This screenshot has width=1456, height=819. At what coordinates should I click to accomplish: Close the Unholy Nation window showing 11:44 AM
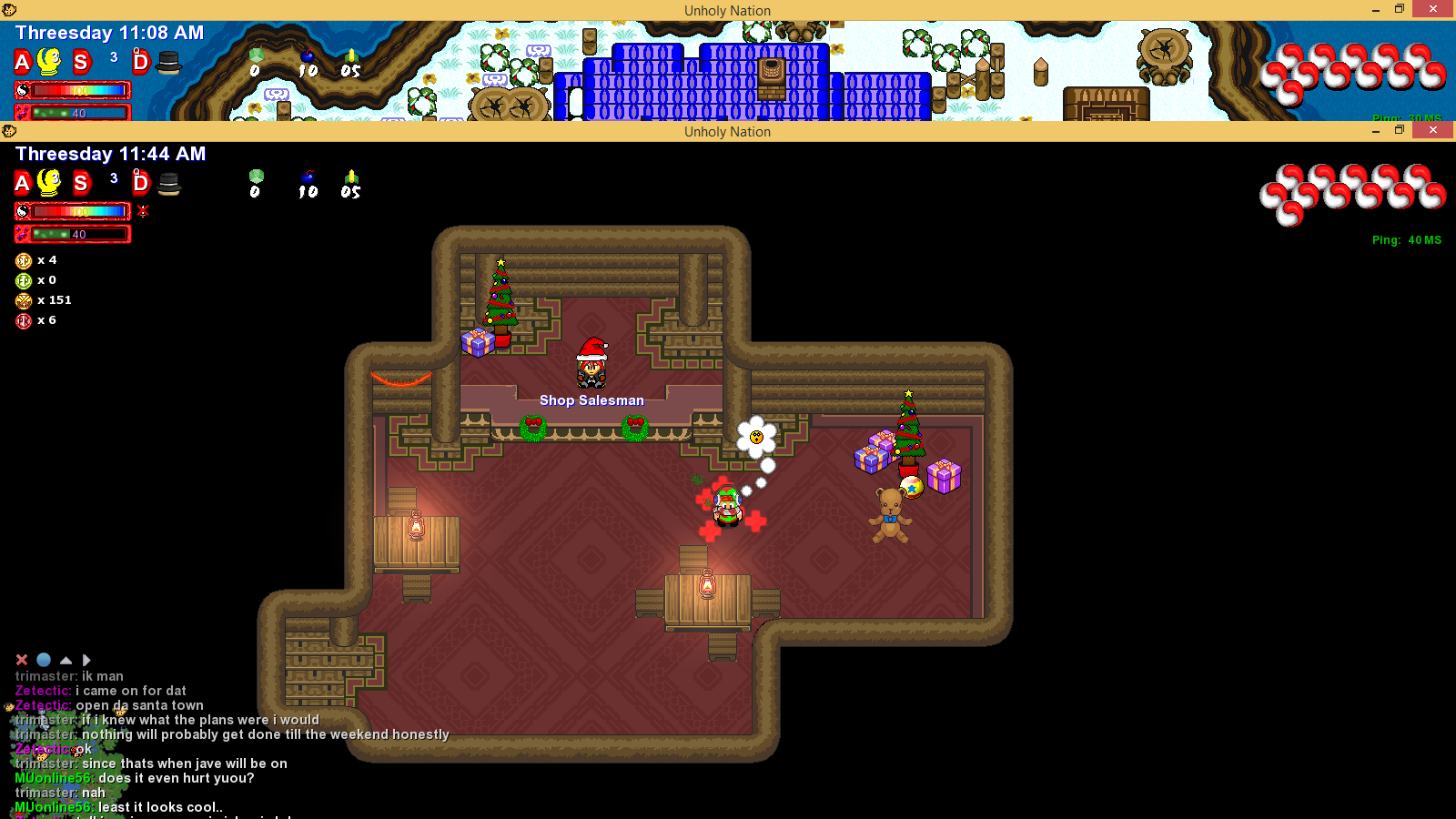point(1433,131)
